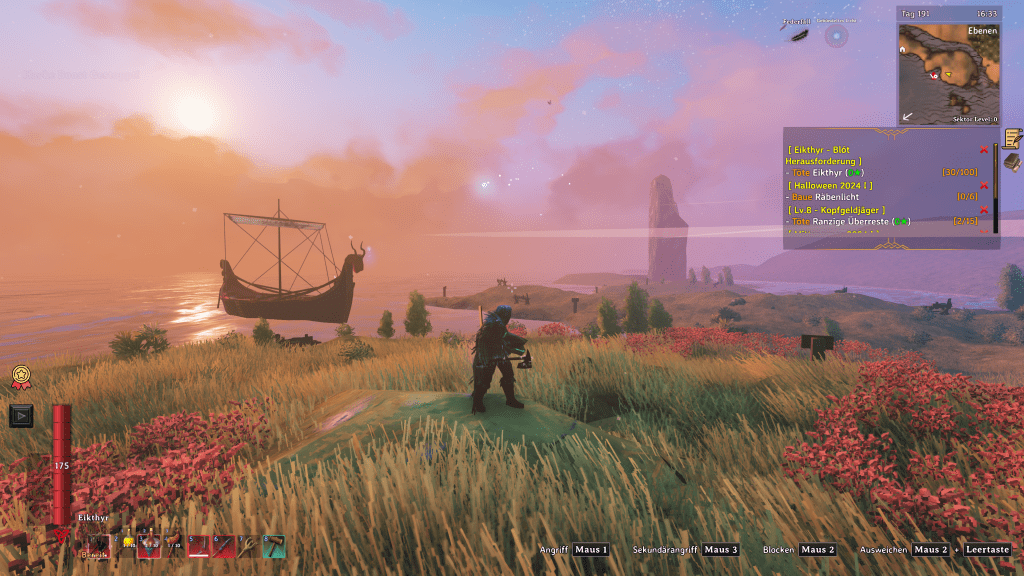
Task: Click the dark play arrow button
Action: click(20, 415)
